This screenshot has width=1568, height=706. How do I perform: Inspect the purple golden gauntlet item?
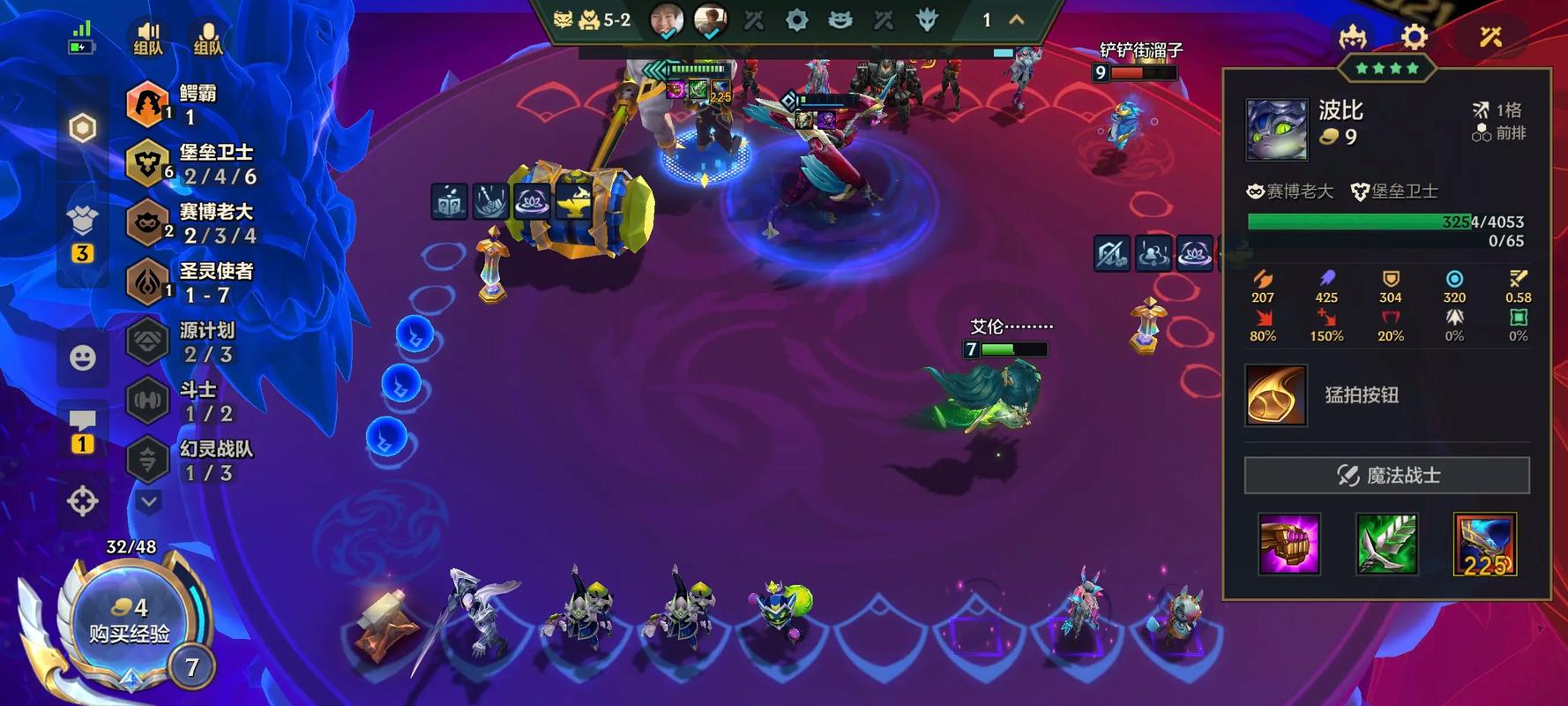(1288, 544)
